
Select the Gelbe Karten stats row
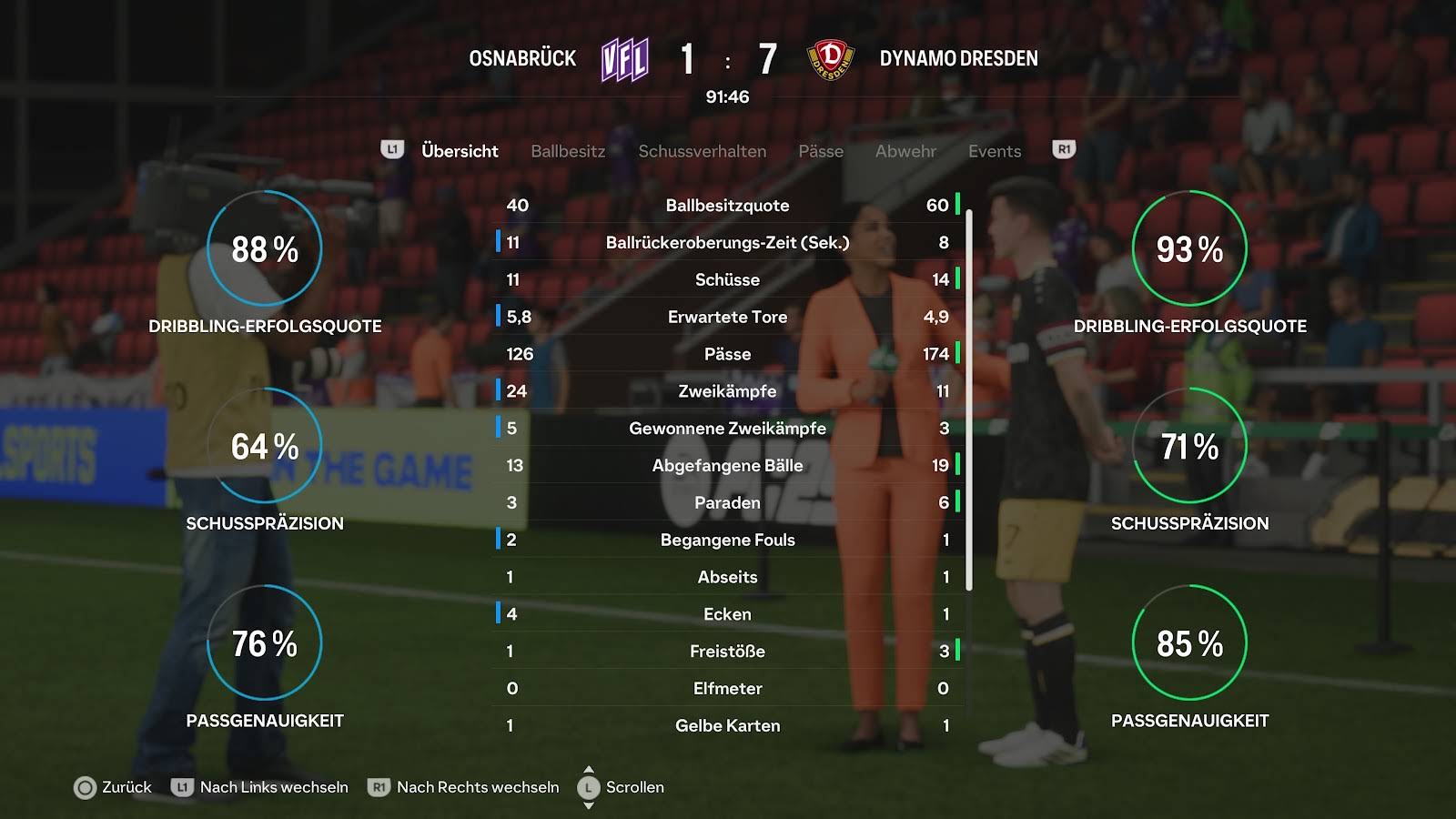pyautogui.click(x=727, y=725)
